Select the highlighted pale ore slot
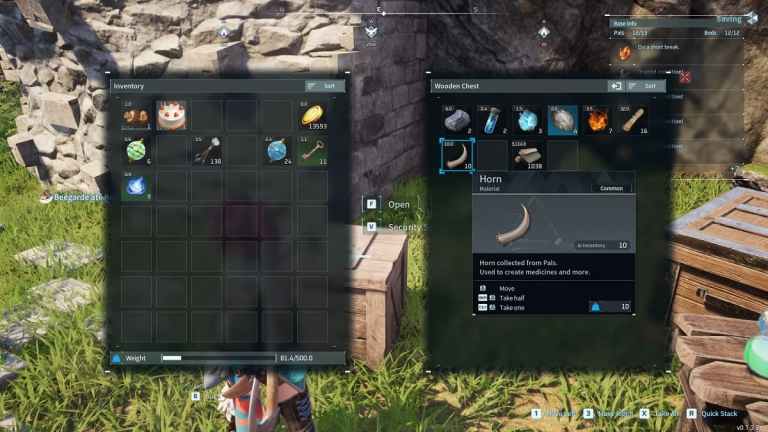The width and height of the screenshot is (768, 432). point(562,120)
